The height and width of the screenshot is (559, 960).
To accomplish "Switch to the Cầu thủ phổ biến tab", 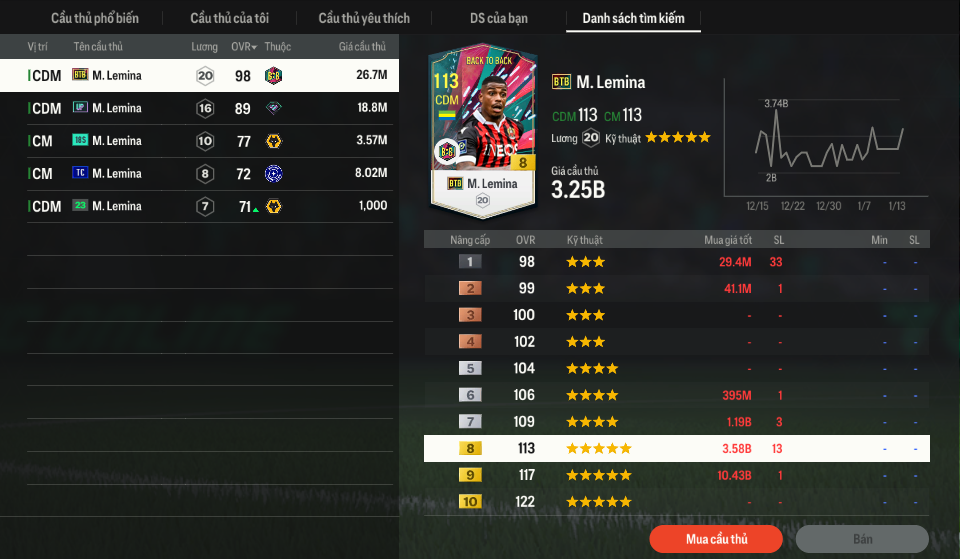I will (95, 18).
